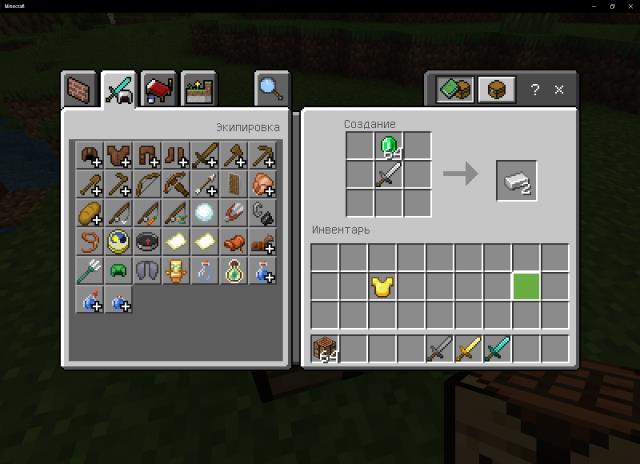640x464 pixels.
Task: Close the inventory with the X button
Action: pyautogui.click(x=559, y=90)
